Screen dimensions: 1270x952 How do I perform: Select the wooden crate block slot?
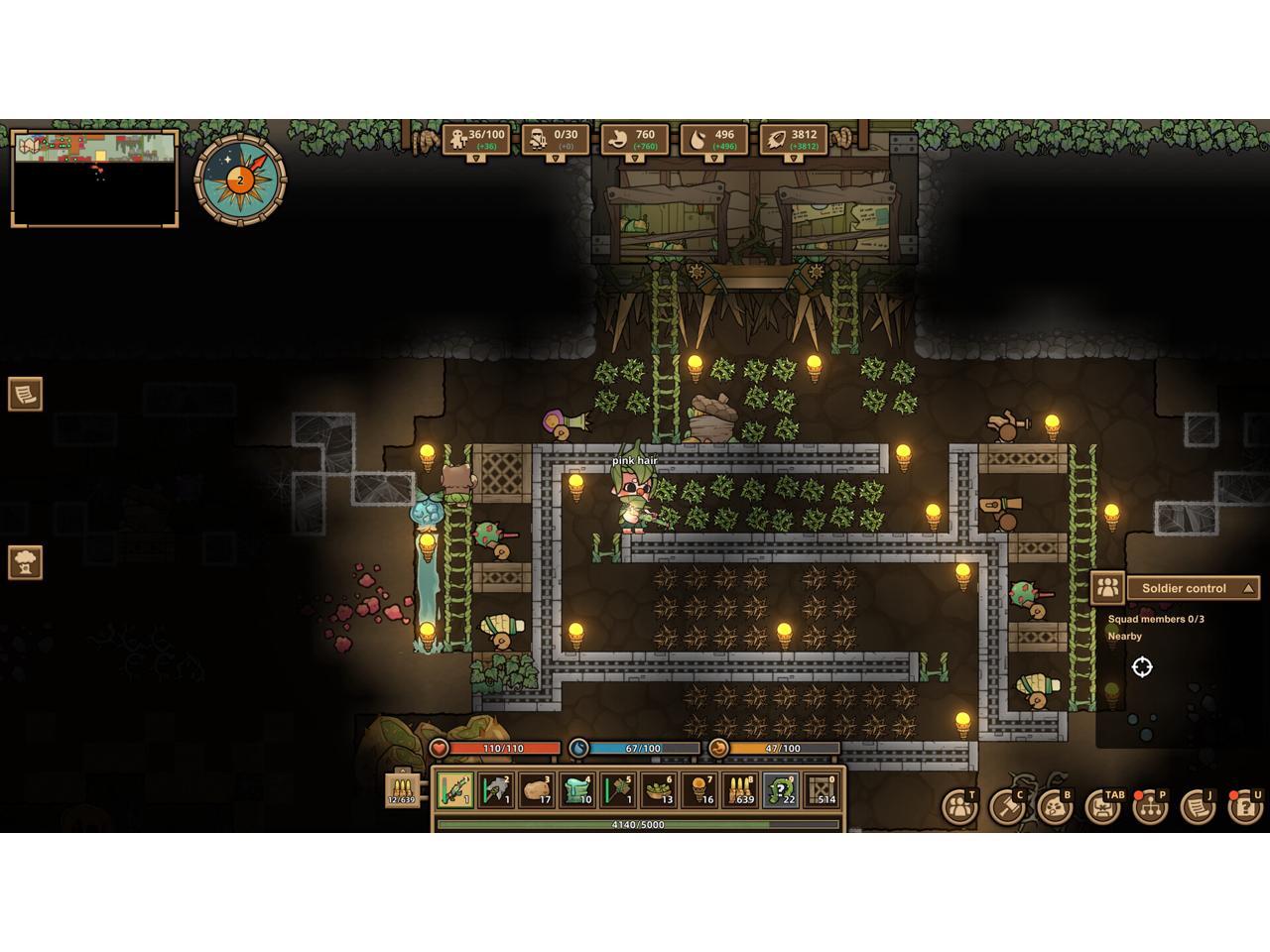point(822,790)
